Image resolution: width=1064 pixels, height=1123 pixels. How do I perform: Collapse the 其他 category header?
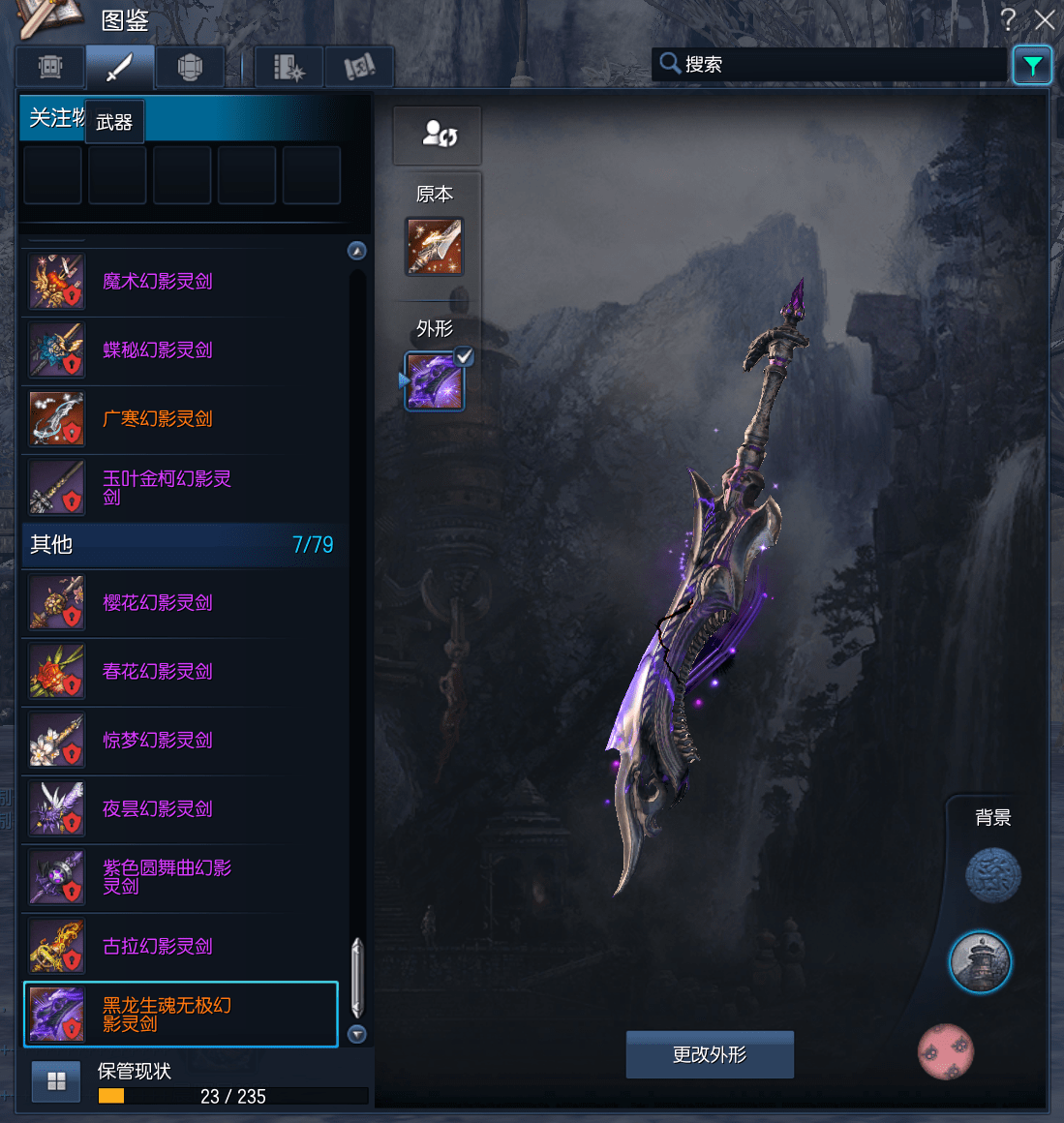[181, 545]
